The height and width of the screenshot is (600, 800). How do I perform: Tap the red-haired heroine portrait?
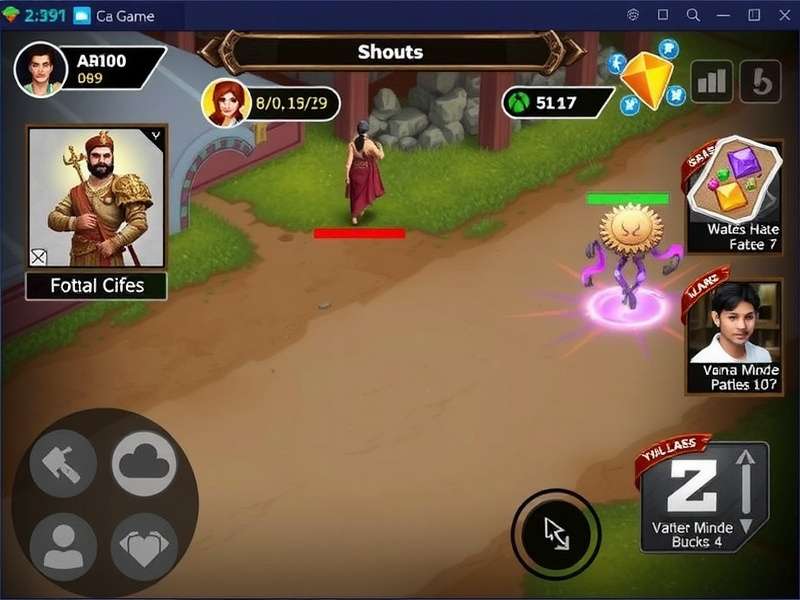click(225, 102)
